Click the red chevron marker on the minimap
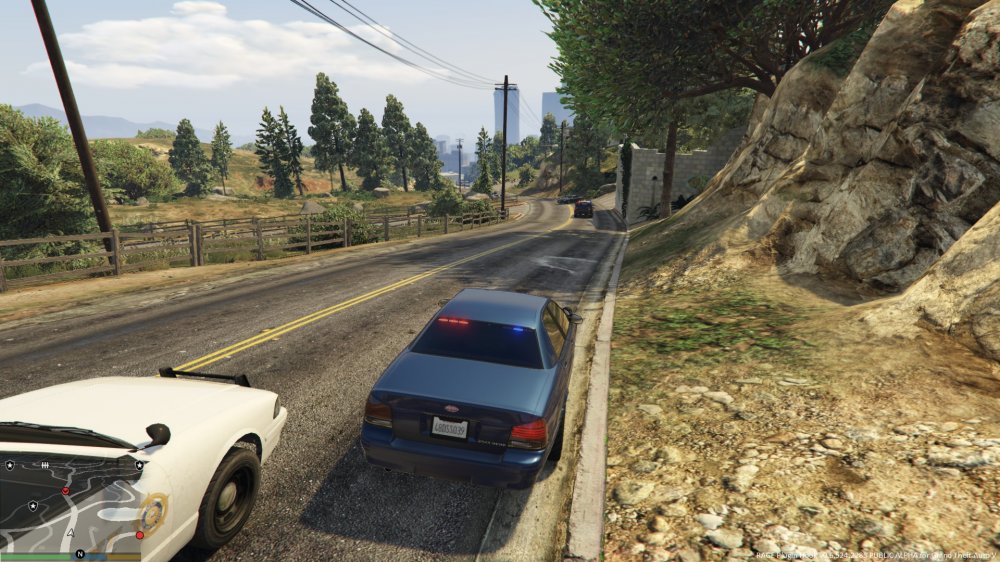 pos(65,491)
